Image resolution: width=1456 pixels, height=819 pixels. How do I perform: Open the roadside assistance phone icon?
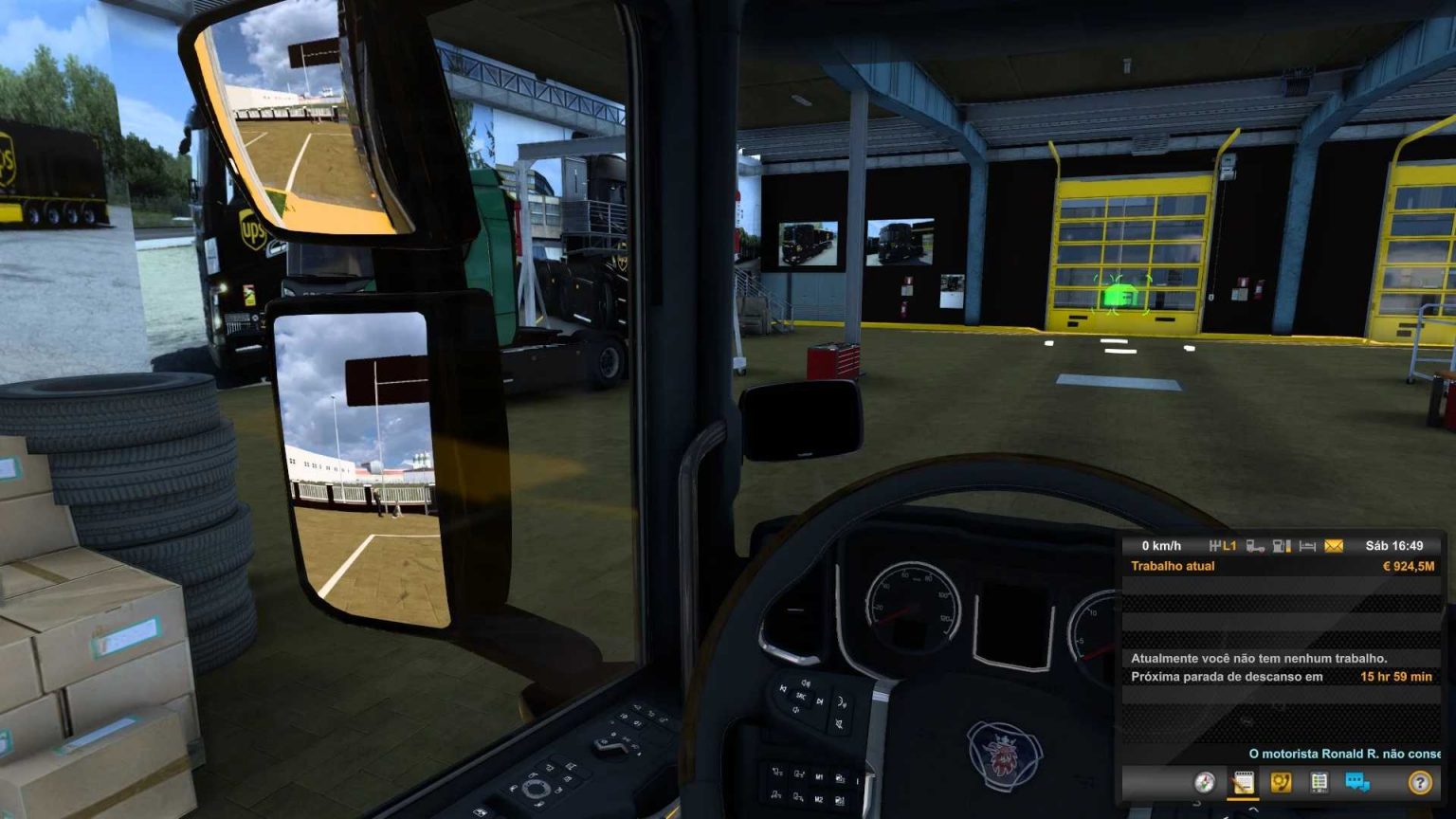pos(1280,783)
